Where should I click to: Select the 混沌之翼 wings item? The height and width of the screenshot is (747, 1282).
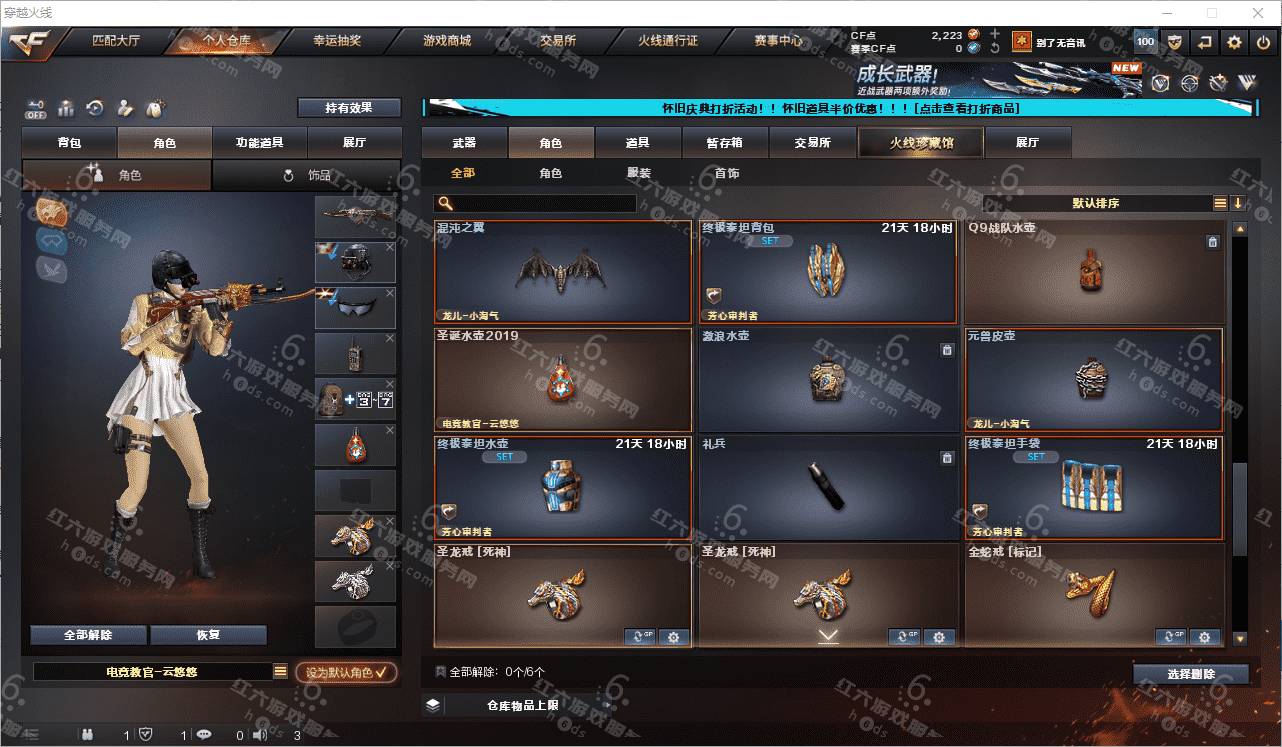563,272
